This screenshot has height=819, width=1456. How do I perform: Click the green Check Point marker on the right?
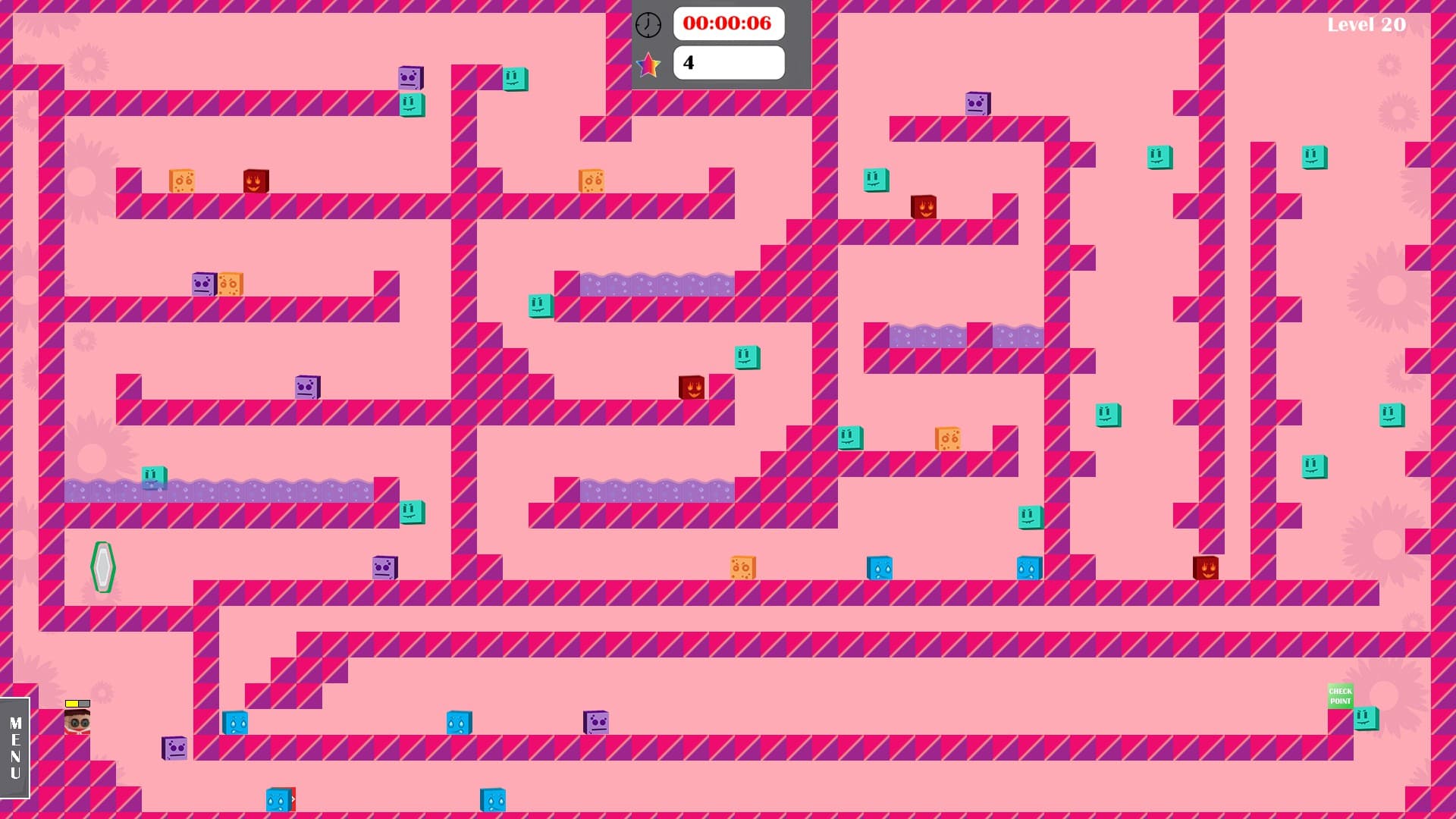tap(1342, 695)
